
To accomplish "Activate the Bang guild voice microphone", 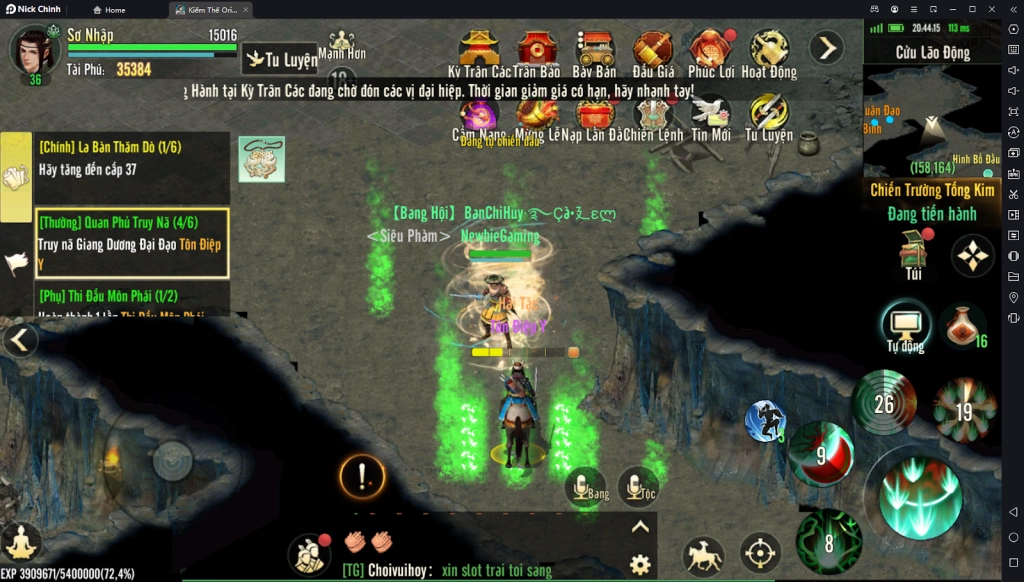I will (586, 487).
